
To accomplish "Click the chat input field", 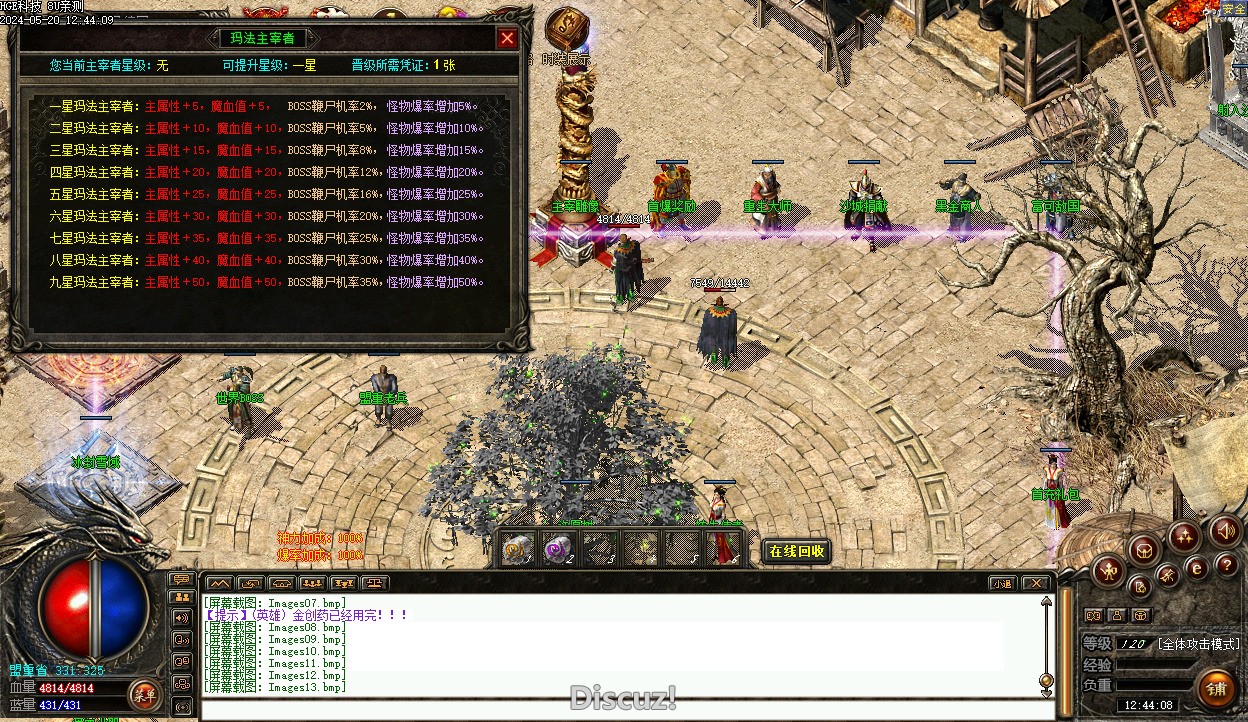I will tap(620, 711).
